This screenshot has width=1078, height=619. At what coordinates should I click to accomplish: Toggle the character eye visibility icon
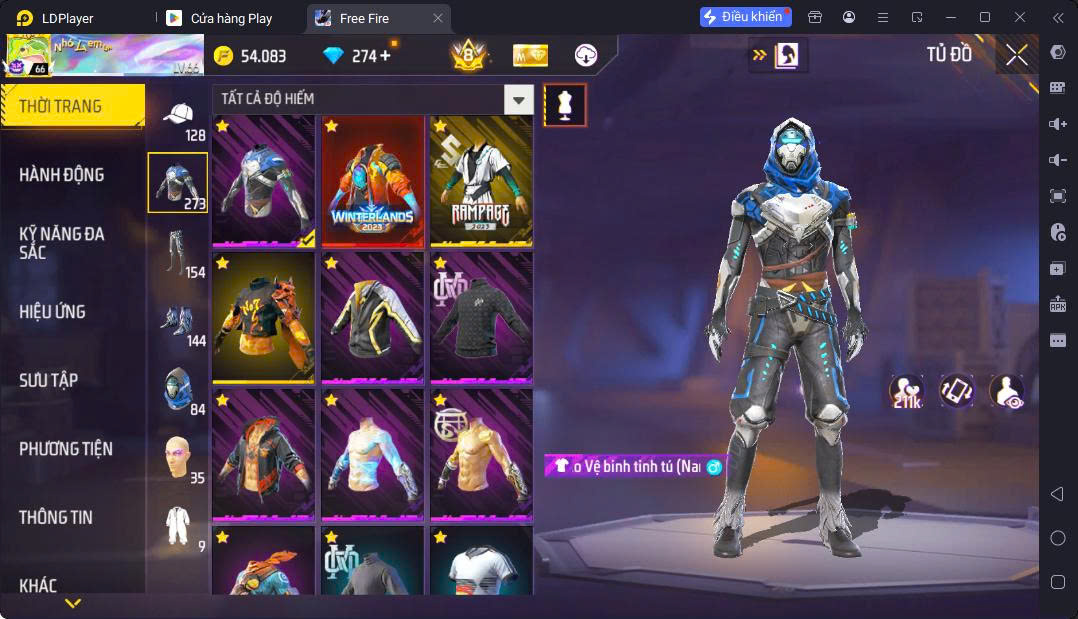1006,391
